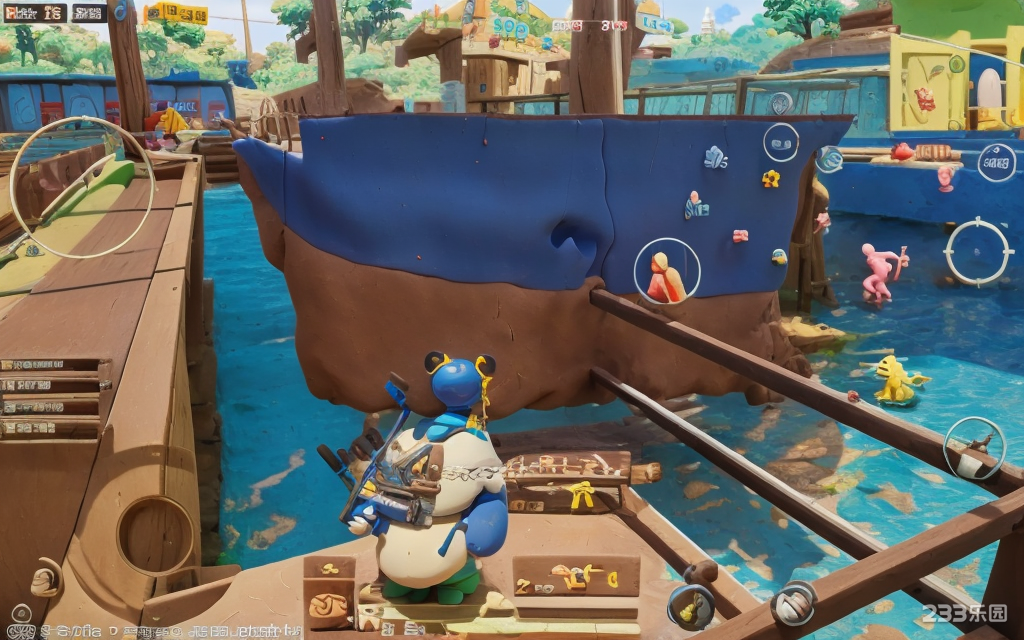The height and width of the screenshot is (640, 1024).
Task: Select the round slot with the white shell item
Action: 793,603
